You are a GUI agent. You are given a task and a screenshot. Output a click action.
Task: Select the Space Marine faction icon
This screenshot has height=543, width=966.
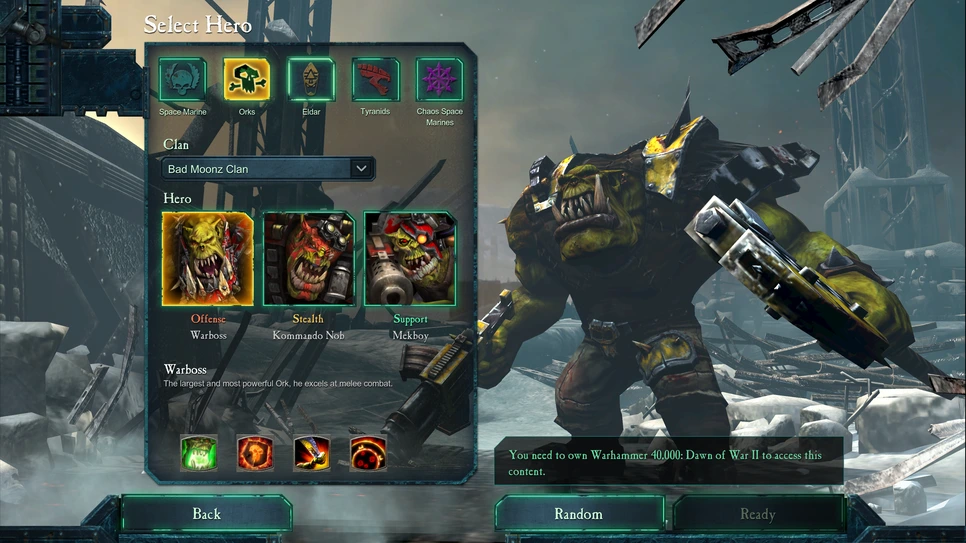[183, 80]
